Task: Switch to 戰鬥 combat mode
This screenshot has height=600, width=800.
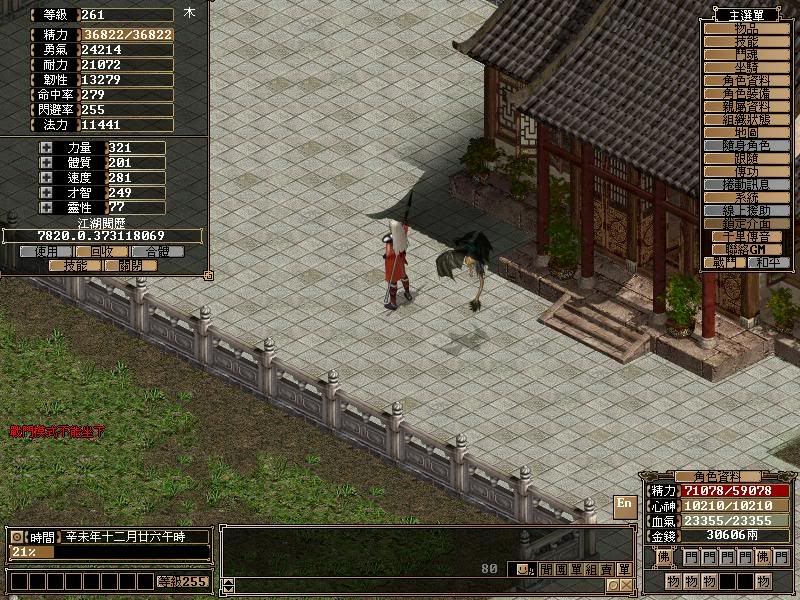Action: pos(721,262)
